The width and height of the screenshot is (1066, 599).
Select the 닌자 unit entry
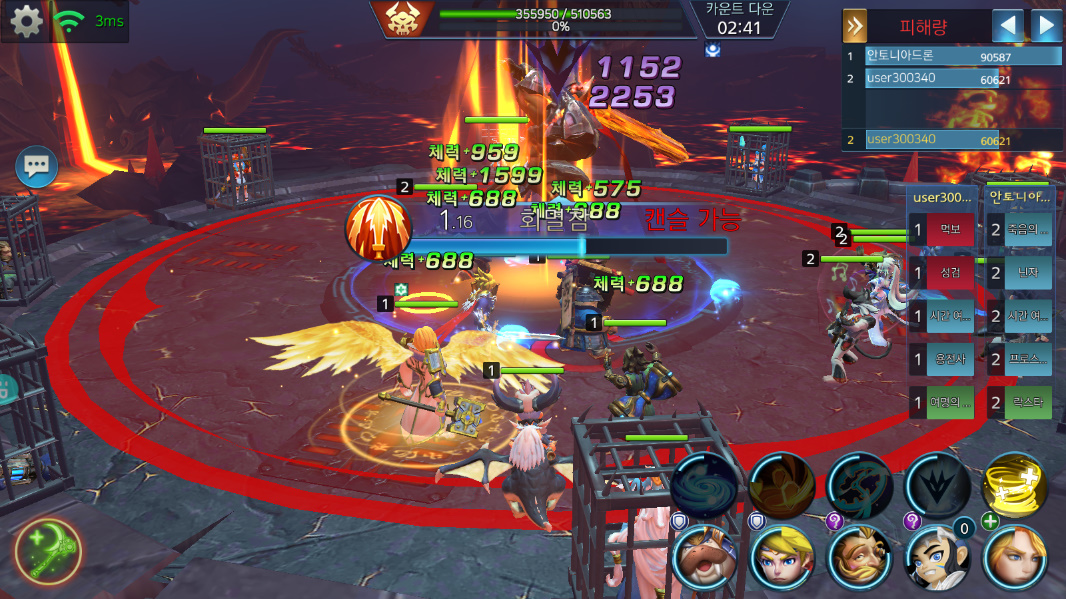point(1020,272)
